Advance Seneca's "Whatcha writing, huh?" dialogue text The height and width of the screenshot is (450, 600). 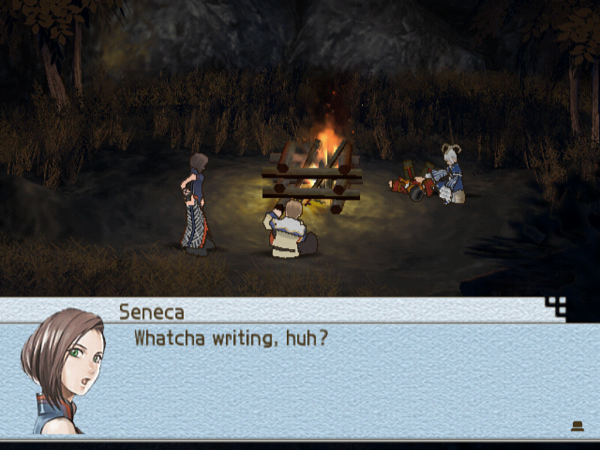(x=231, y=339)
